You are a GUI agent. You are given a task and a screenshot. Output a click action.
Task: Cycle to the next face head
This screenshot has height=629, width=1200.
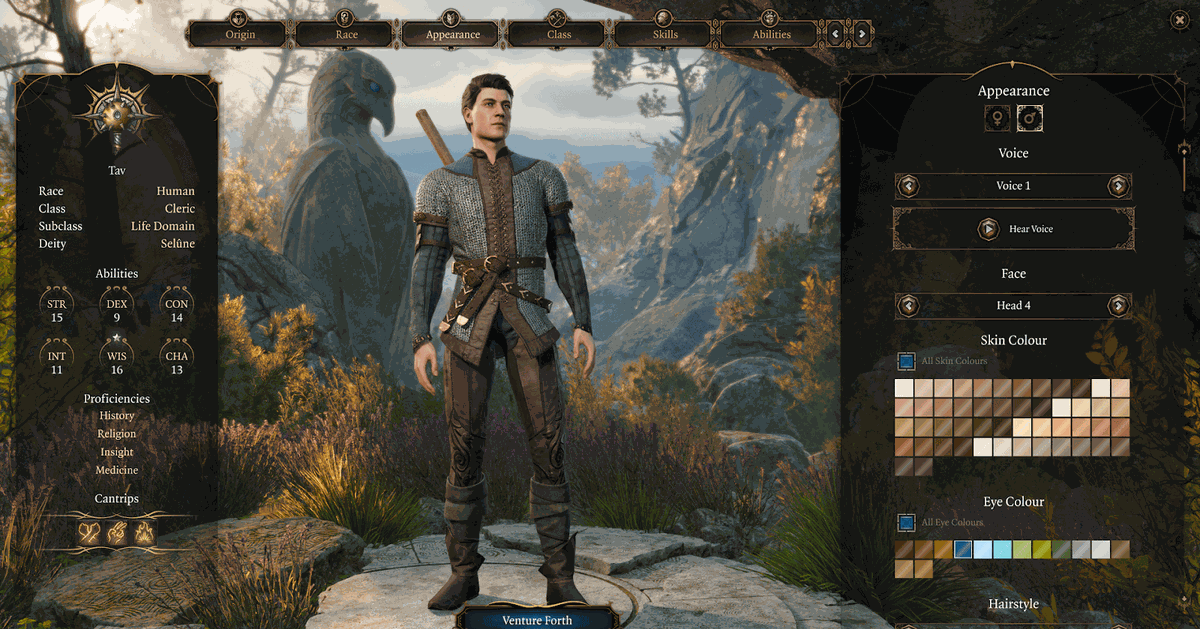(x=1118, y=305)
